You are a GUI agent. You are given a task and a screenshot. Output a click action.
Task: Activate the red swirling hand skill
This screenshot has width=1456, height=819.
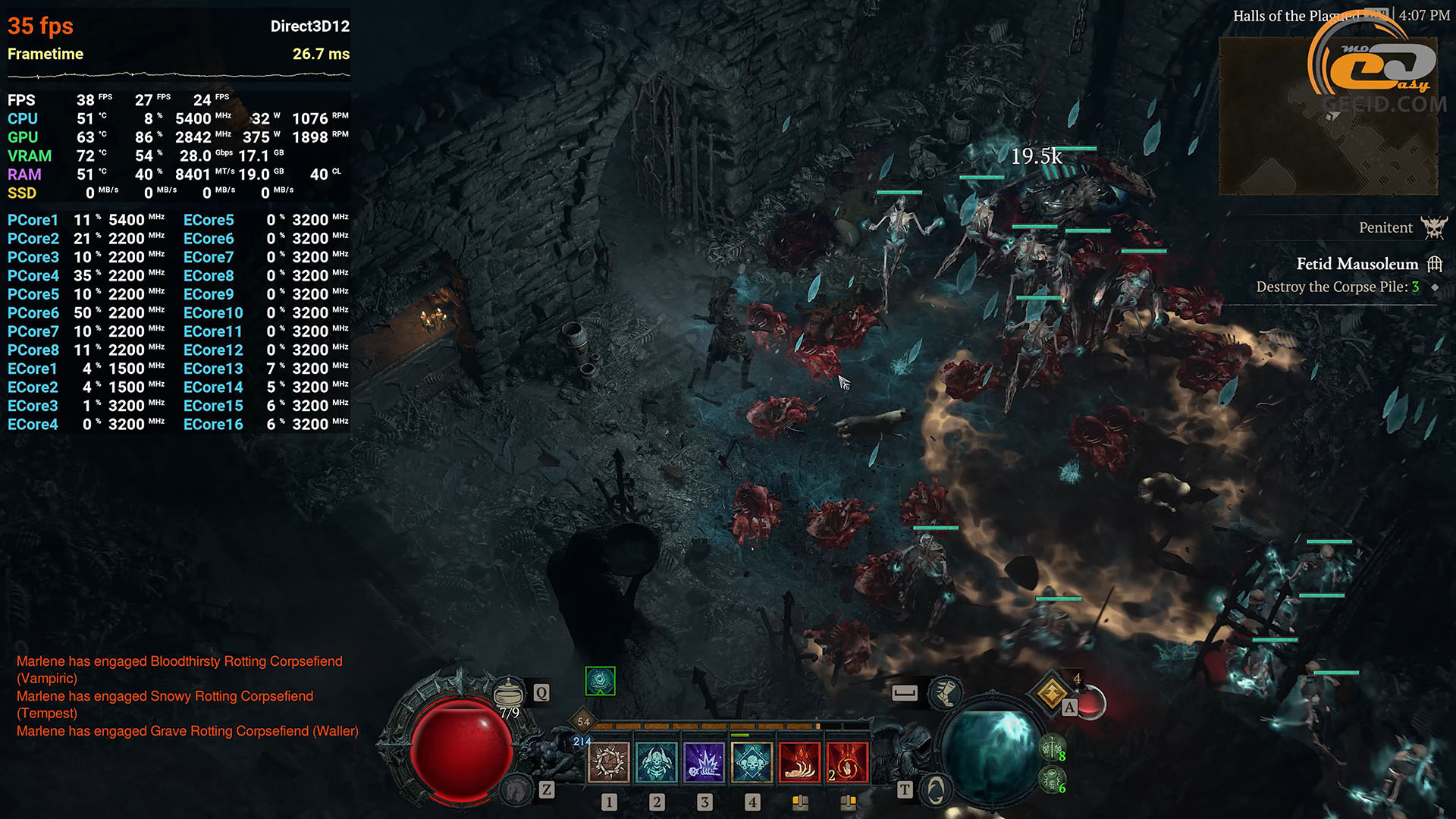(x=847, y=761)
